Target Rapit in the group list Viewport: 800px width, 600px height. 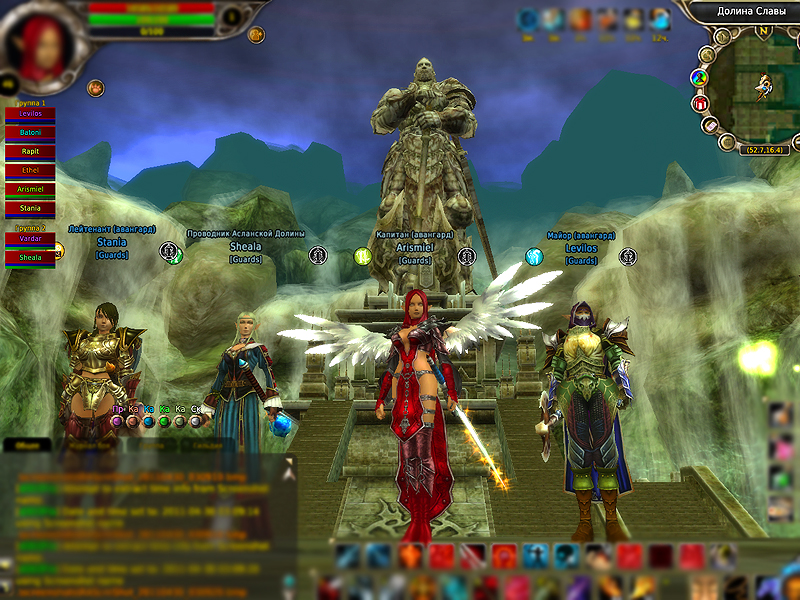click(x=30, y=151)
